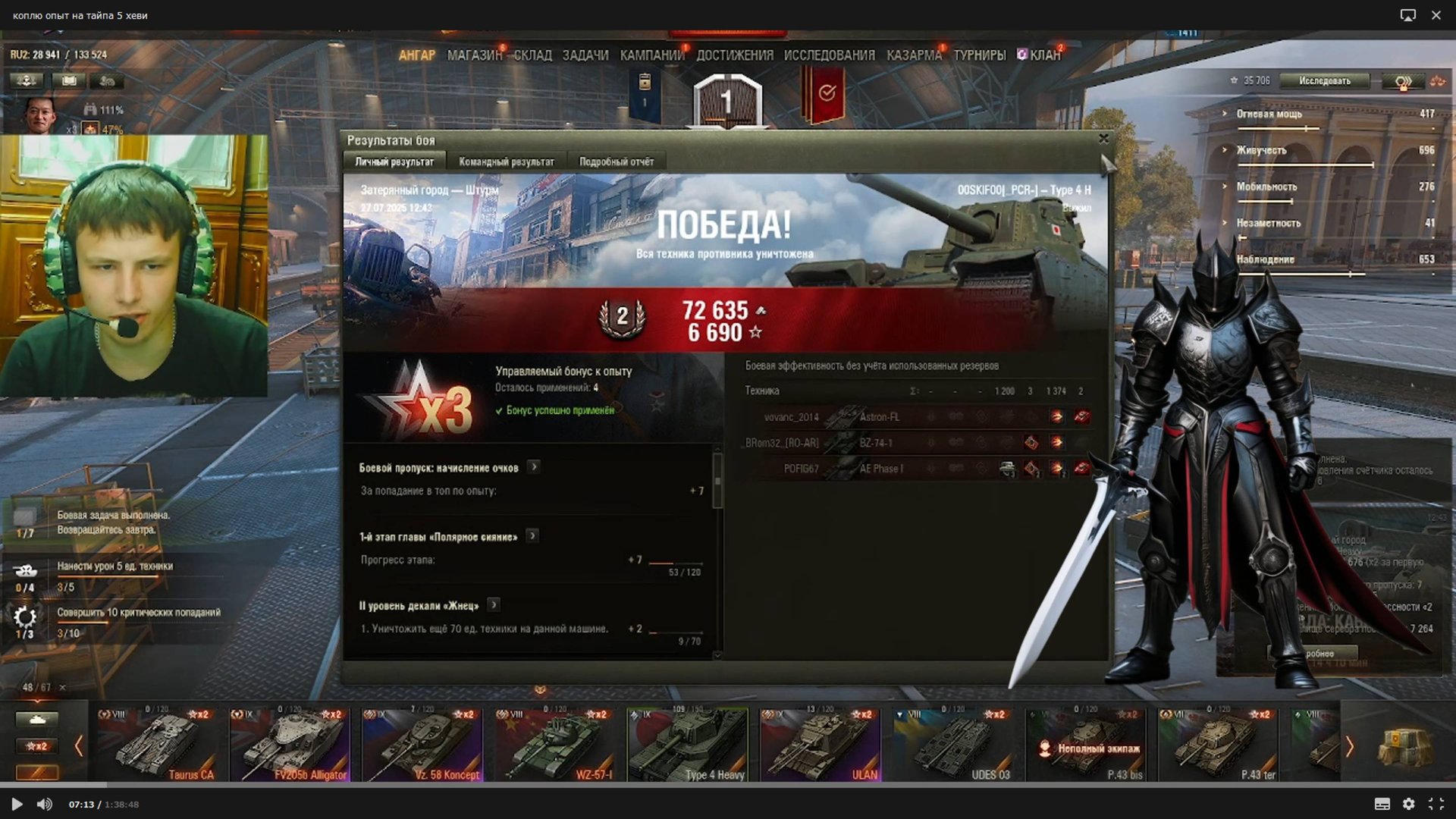
Task: Choose the FV205b Alligator in carousel
Action: pos(290,745)
